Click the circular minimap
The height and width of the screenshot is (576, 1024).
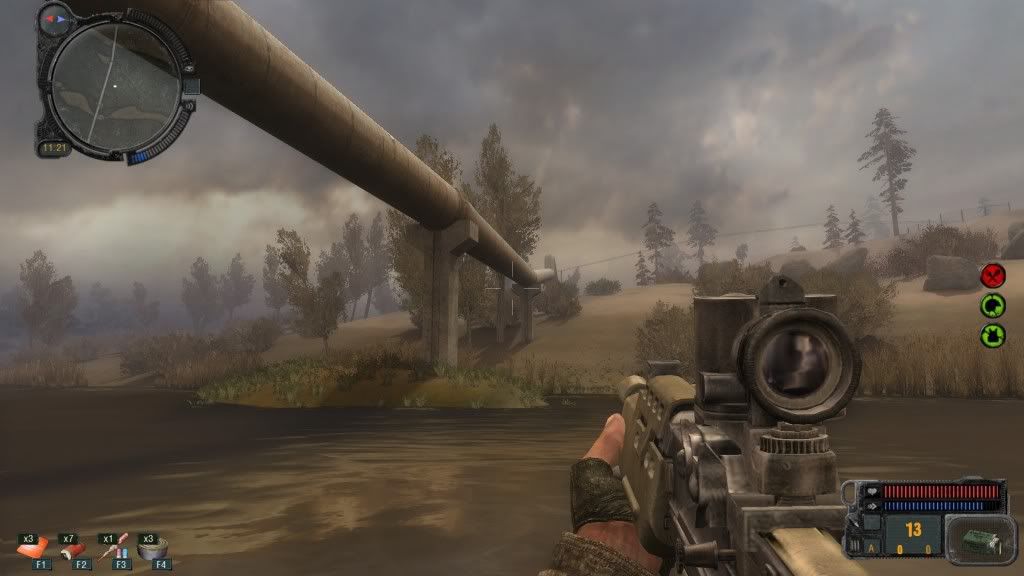point(114,86)
